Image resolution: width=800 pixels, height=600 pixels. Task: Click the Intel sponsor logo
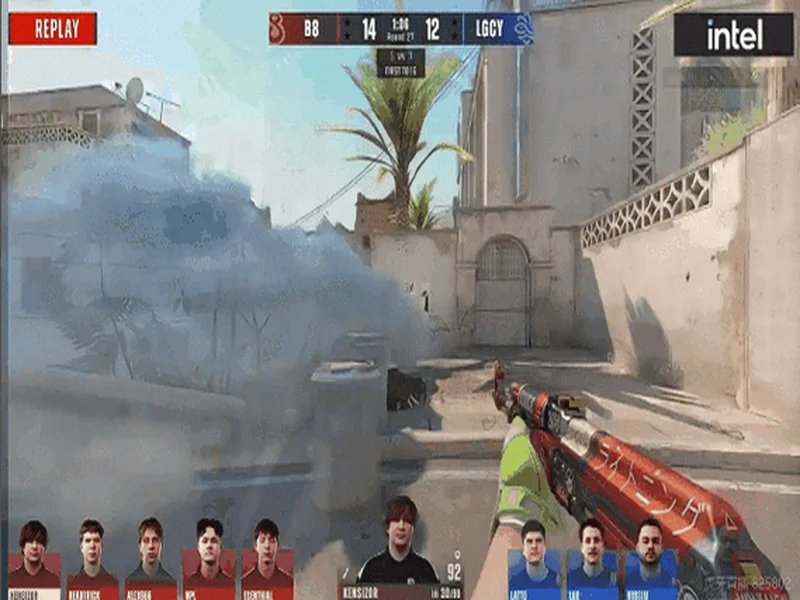tap(734, 35)
